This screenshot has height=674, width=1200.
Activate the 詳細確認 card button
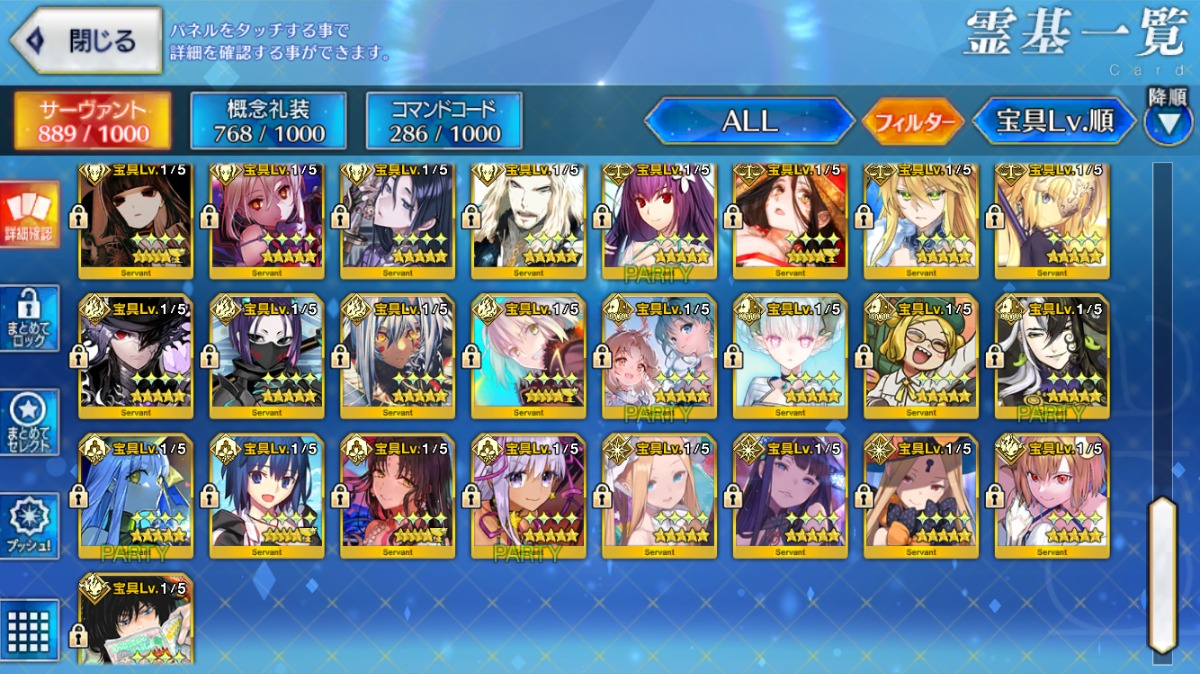click(29, 215)
